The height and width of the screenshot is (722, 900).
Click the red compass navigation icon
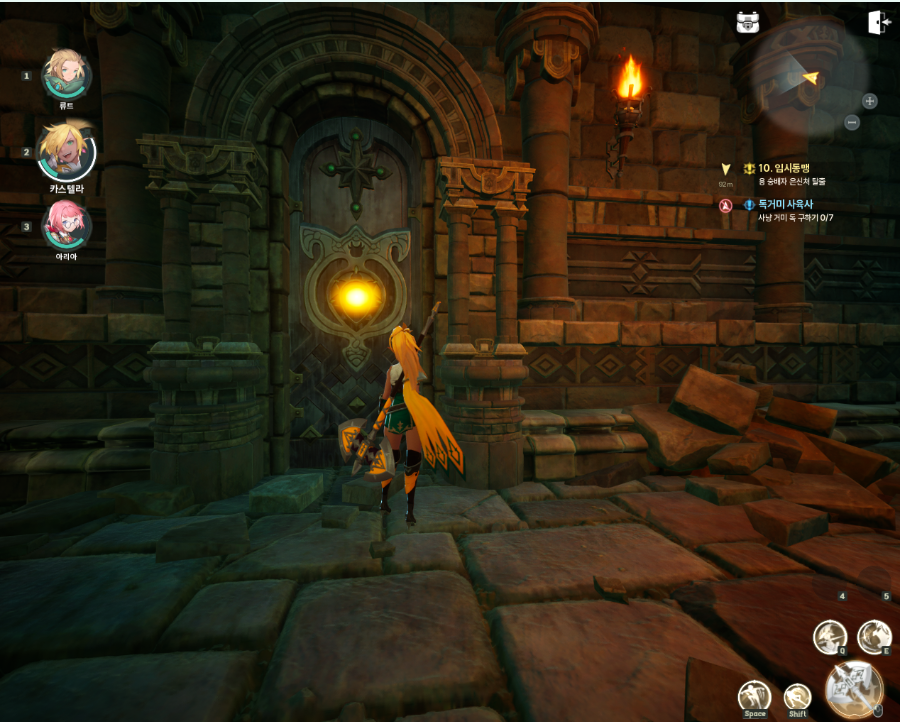tap(727, 205)
